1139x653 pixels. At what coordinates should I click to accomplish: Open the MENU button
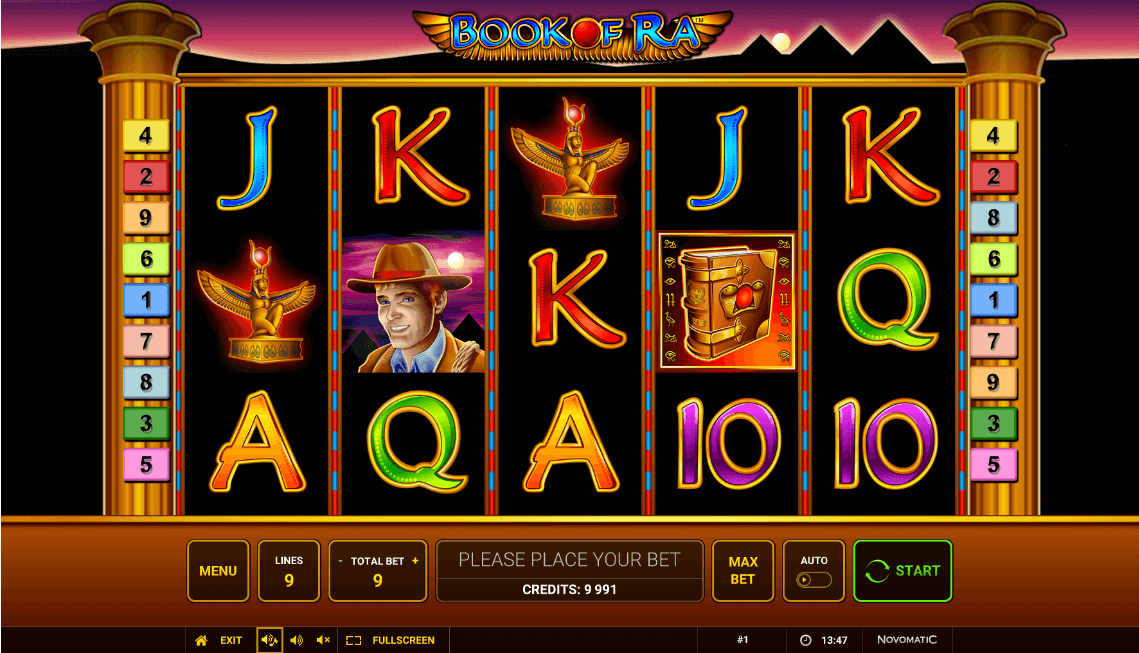tap(218, 571)
